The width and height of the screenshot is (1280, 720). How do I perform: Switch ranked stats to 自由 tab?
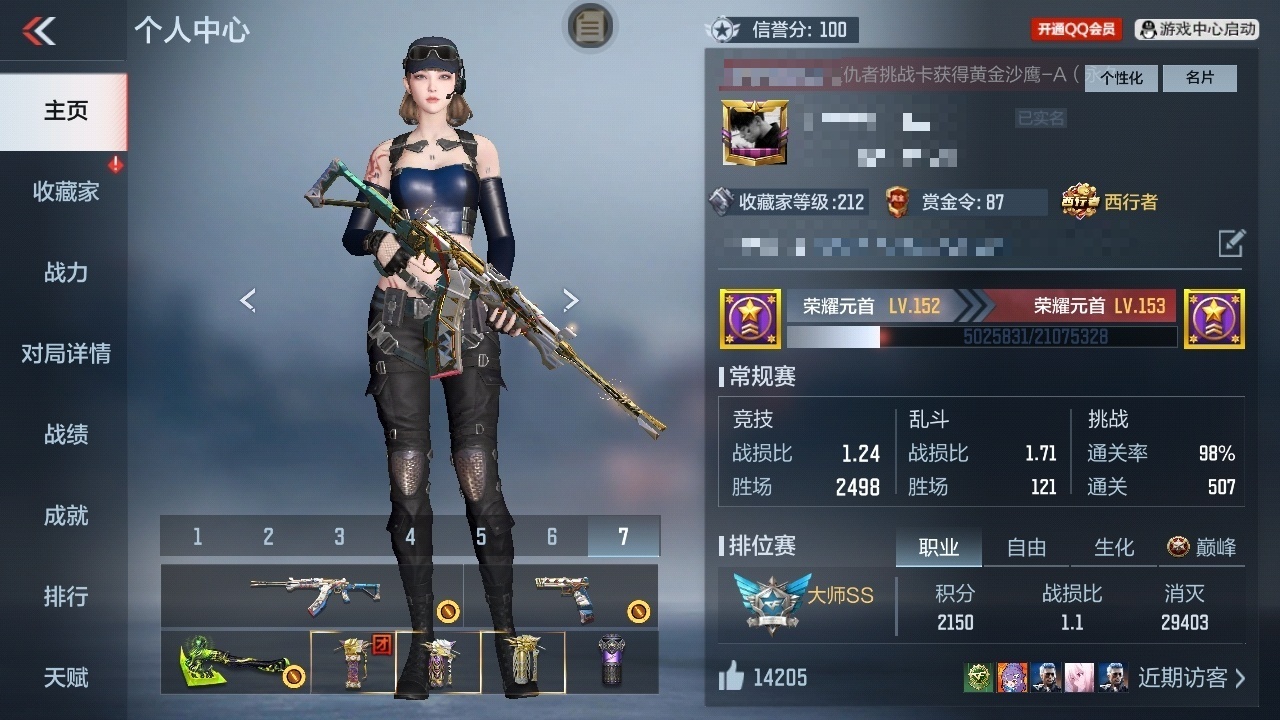[x=1026, y=547]
